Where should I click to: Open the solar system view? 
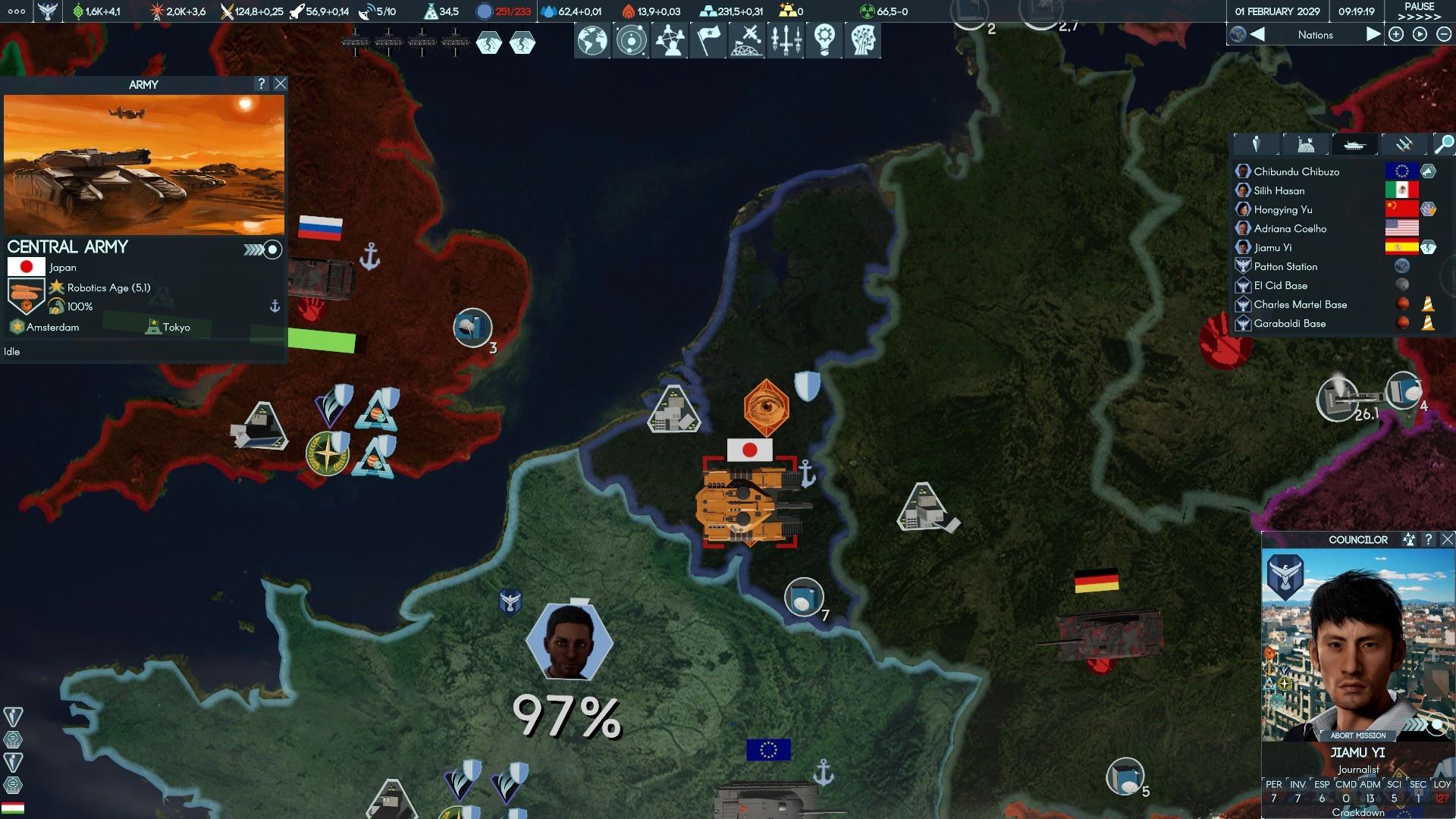click(x=631, y=39)
